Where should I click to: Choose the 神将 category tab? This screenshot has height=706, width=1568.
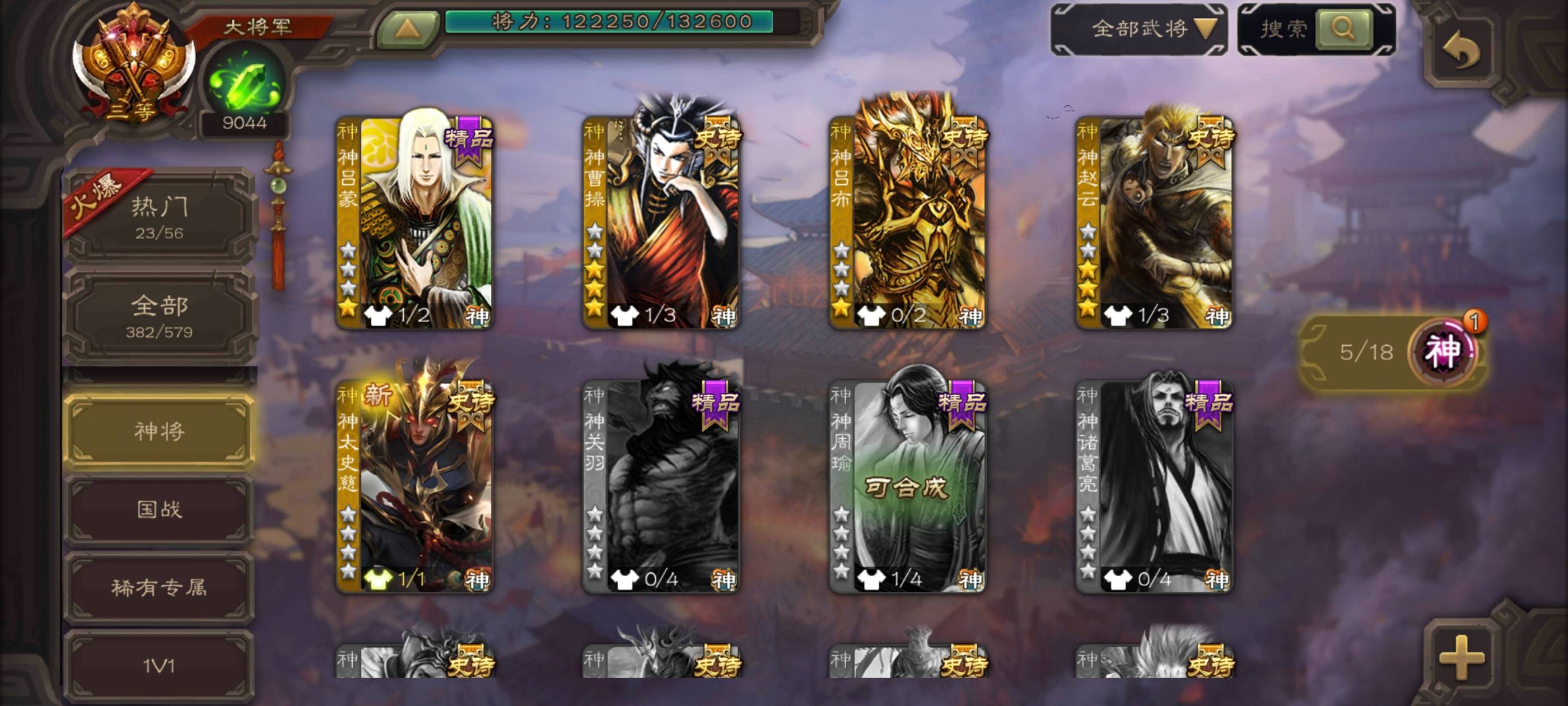[159, 431]
